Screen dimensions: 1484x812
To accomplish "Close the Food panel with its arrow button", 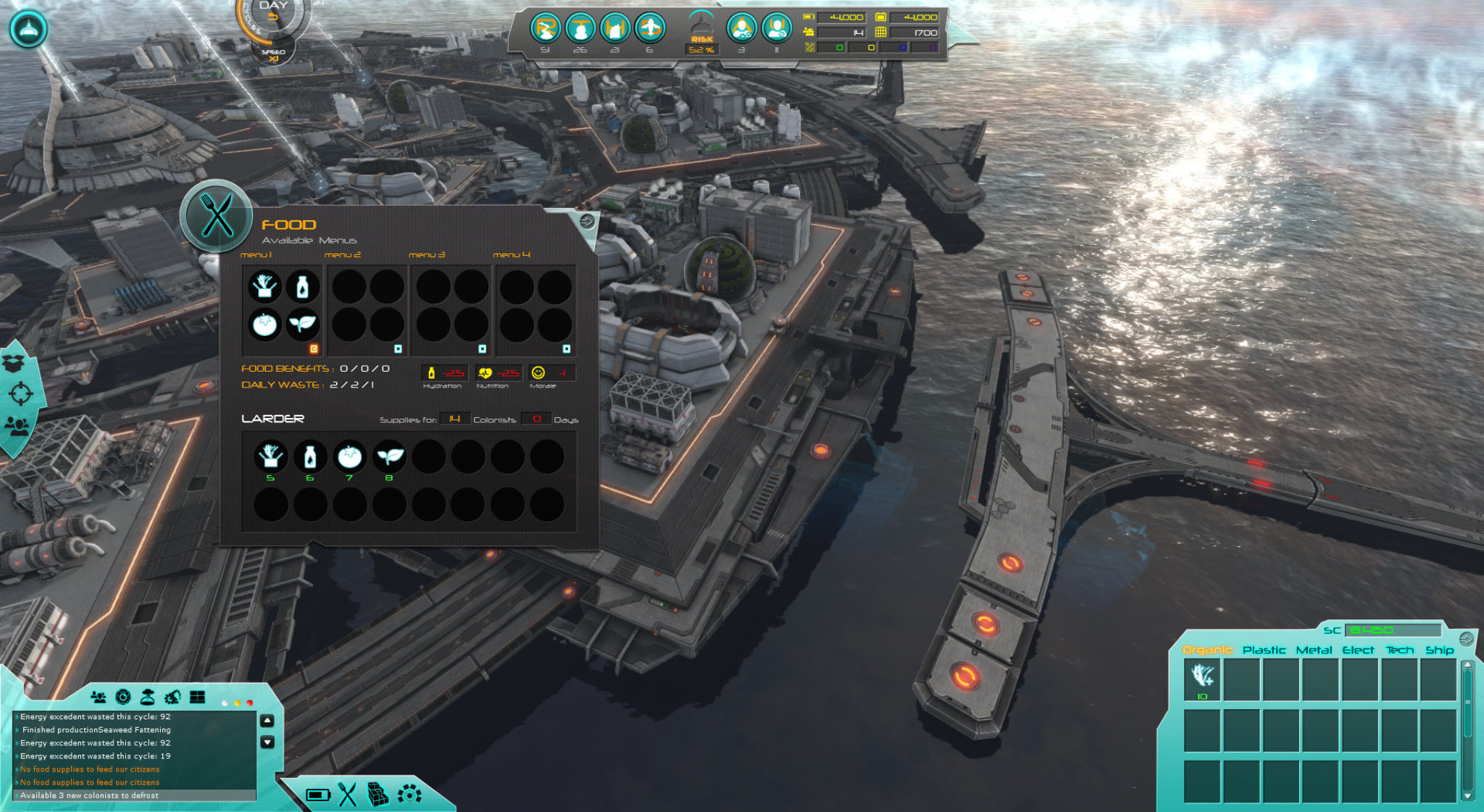I will click(x=587, y=221).
